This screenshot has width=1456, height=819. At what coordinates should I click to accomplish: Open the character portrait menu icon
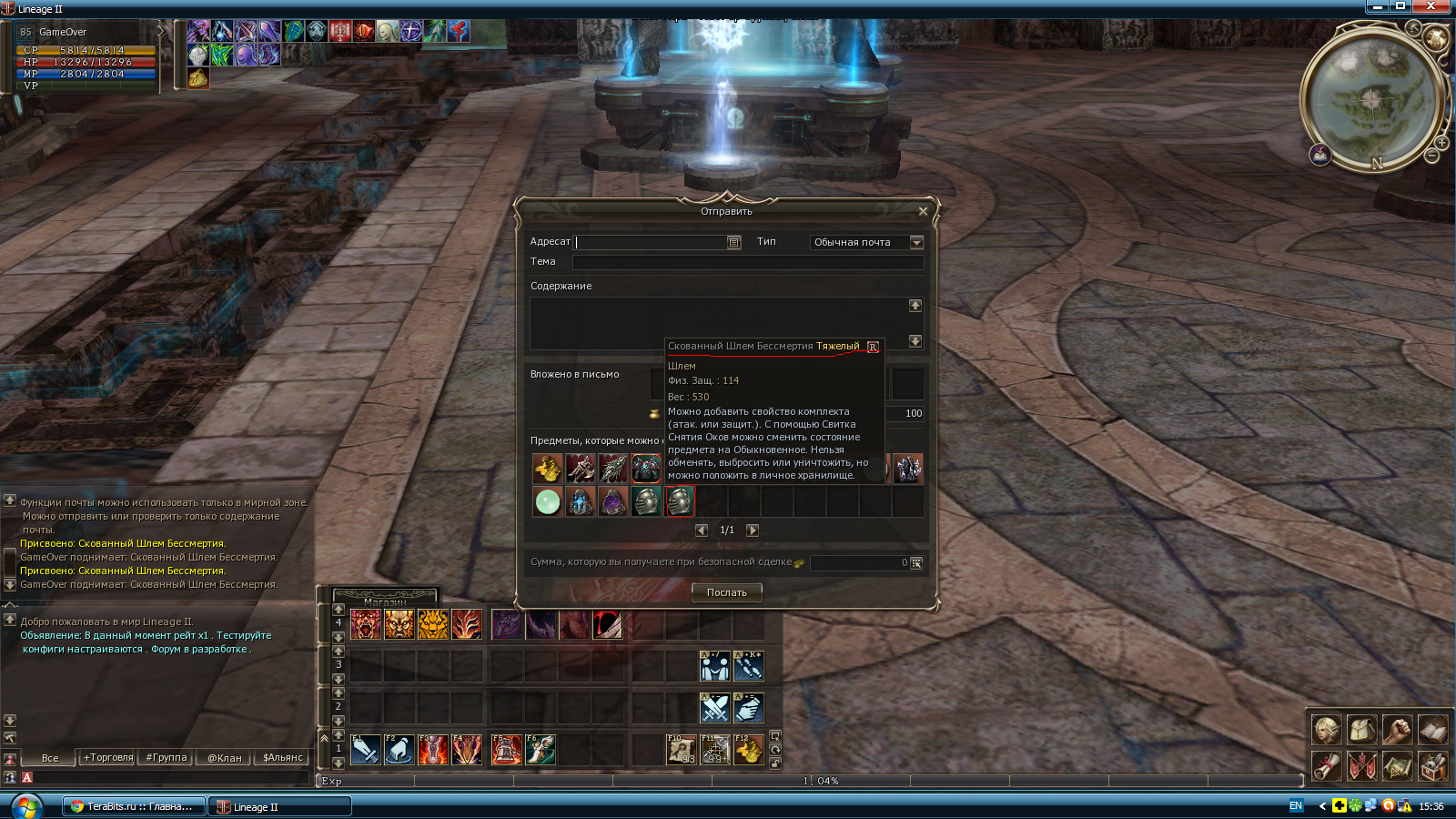click(x=1326, y=730)
